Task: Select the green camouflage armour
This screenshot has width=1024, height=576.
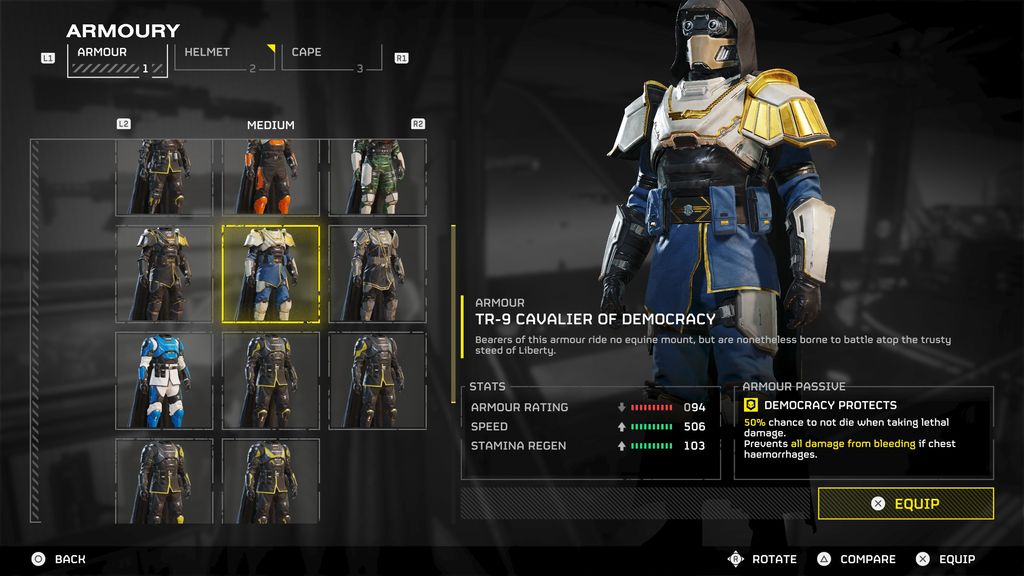Action: (378, 177)
